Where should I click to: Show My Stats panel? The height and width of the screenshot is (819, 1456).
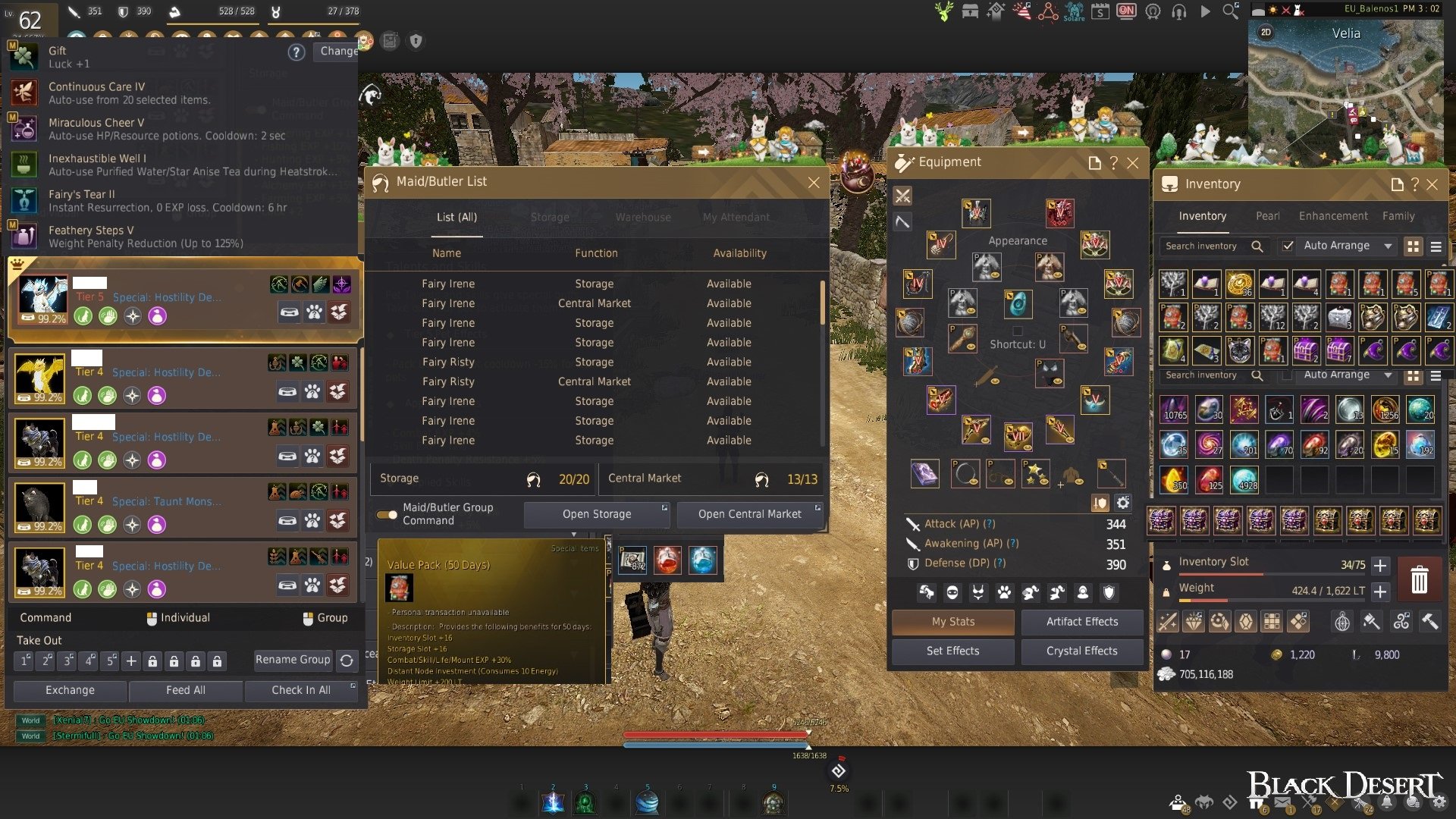pyautogui.click(x=953, y=622)
